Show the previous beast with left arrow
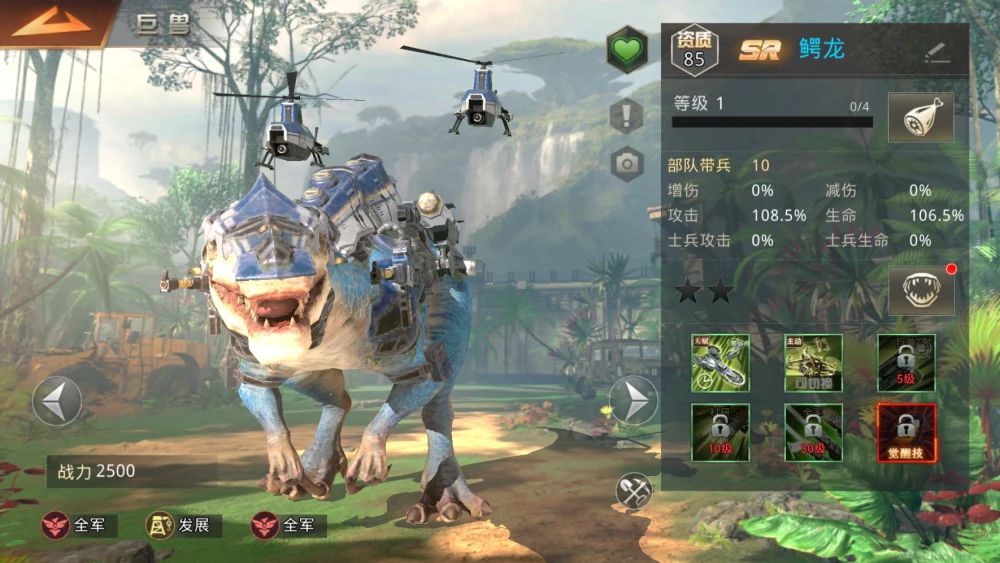 click(x=57, y=401)
